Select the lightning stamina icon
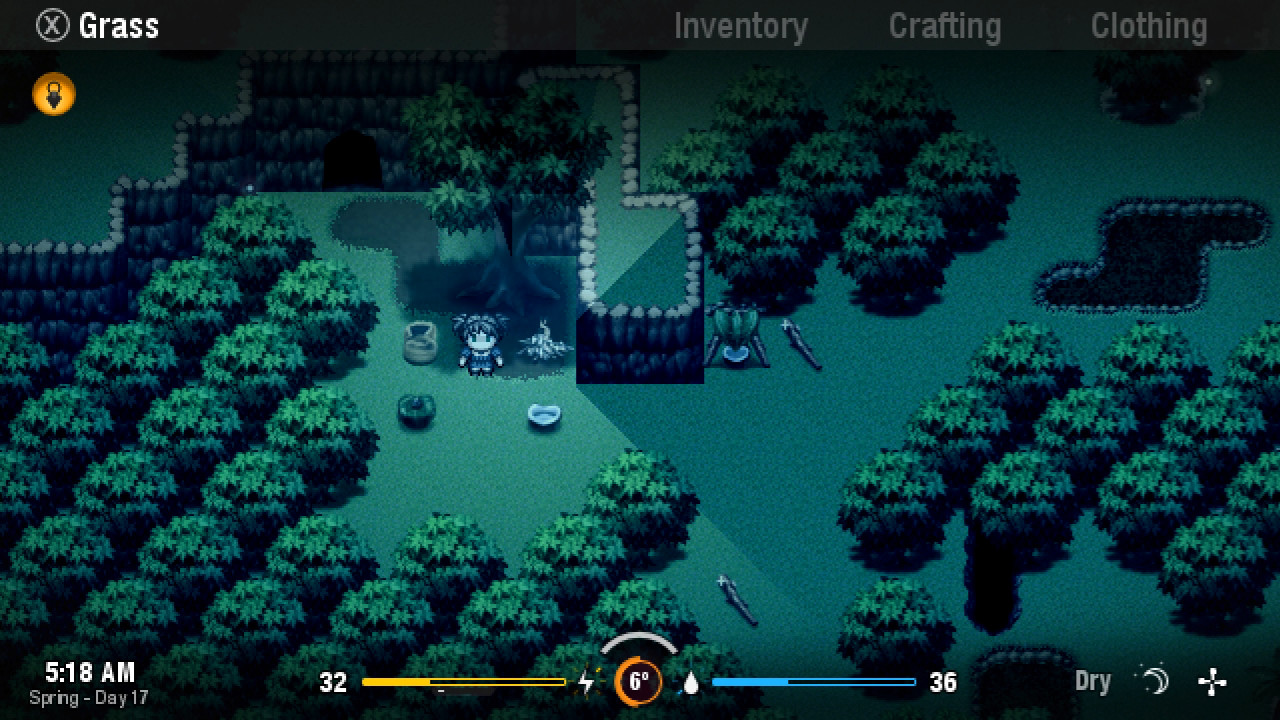Viewport: 1280px width, 720px height. 586,683
